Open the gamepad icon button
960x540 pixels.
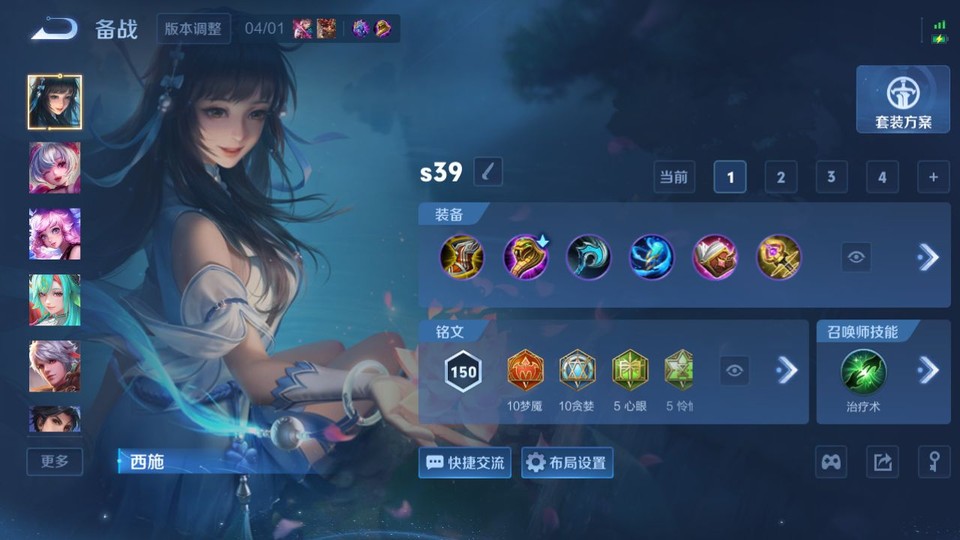[x=832, y=462]
